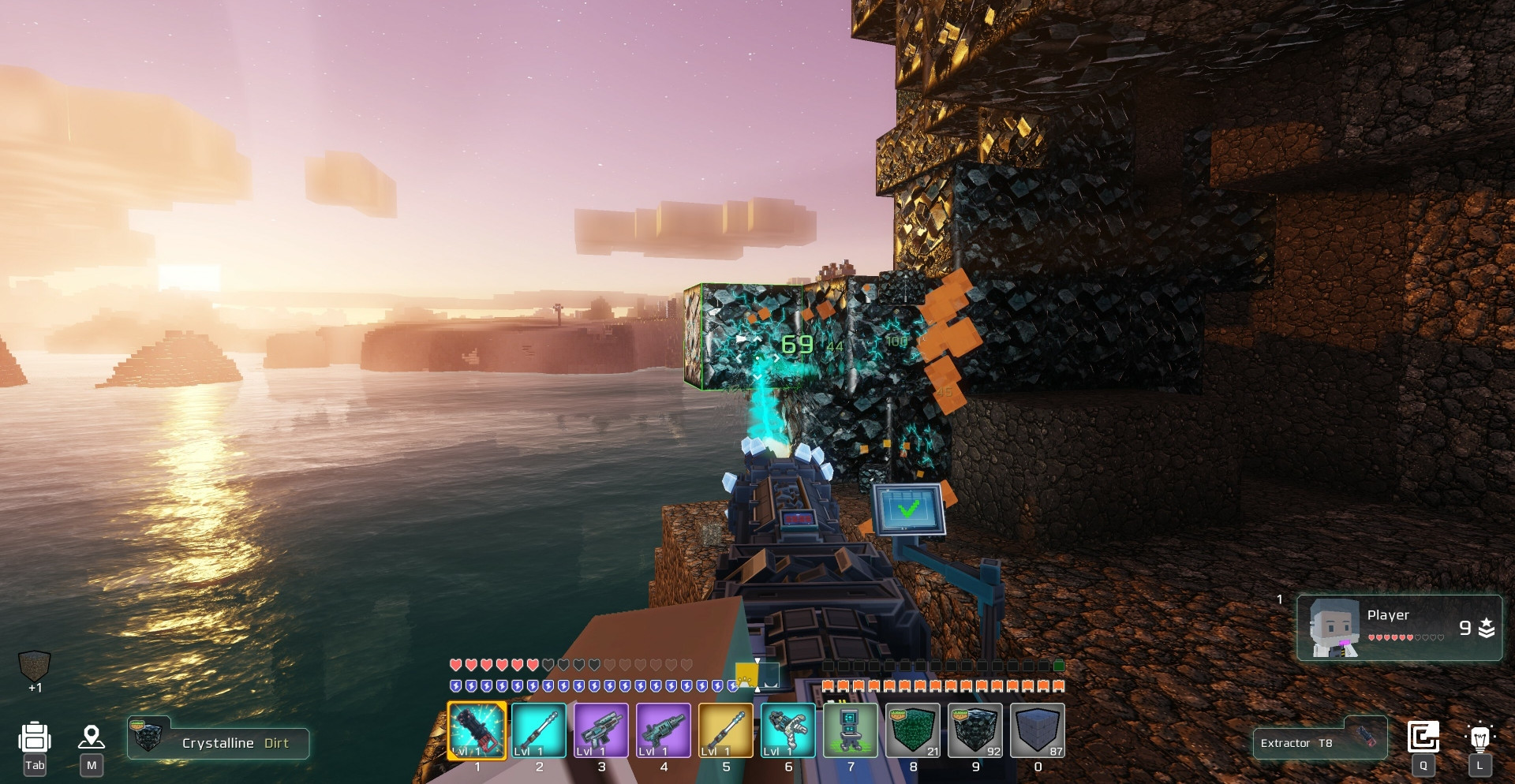Select the teal staff in hotbar slot 2

coord(539,730)
